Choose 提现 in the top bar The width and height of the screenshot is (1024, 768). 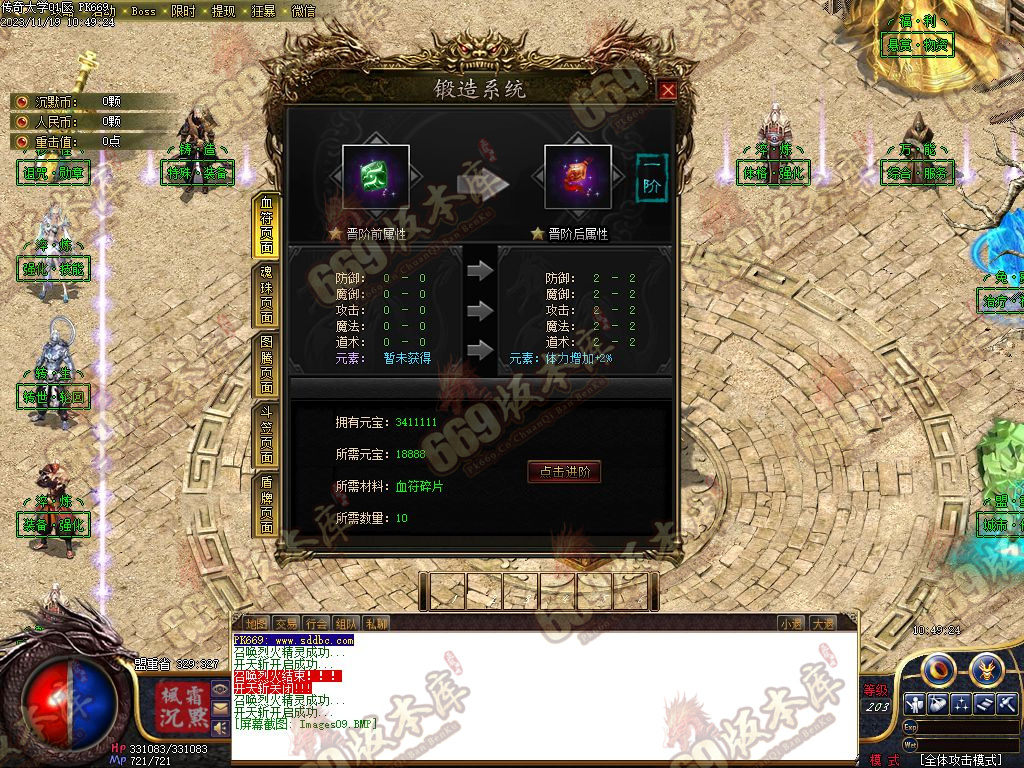(223, 12)
